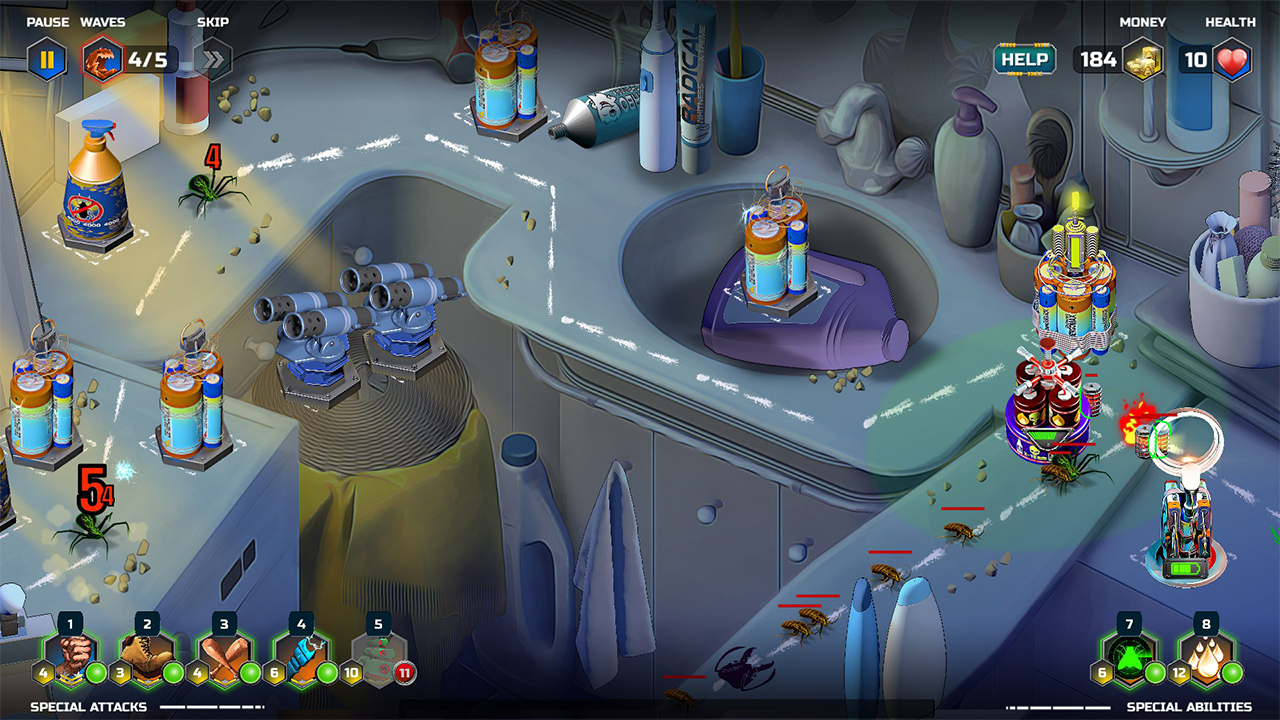
Task: Click the gold coin icon next to 184
Action: coord(1142,59)
